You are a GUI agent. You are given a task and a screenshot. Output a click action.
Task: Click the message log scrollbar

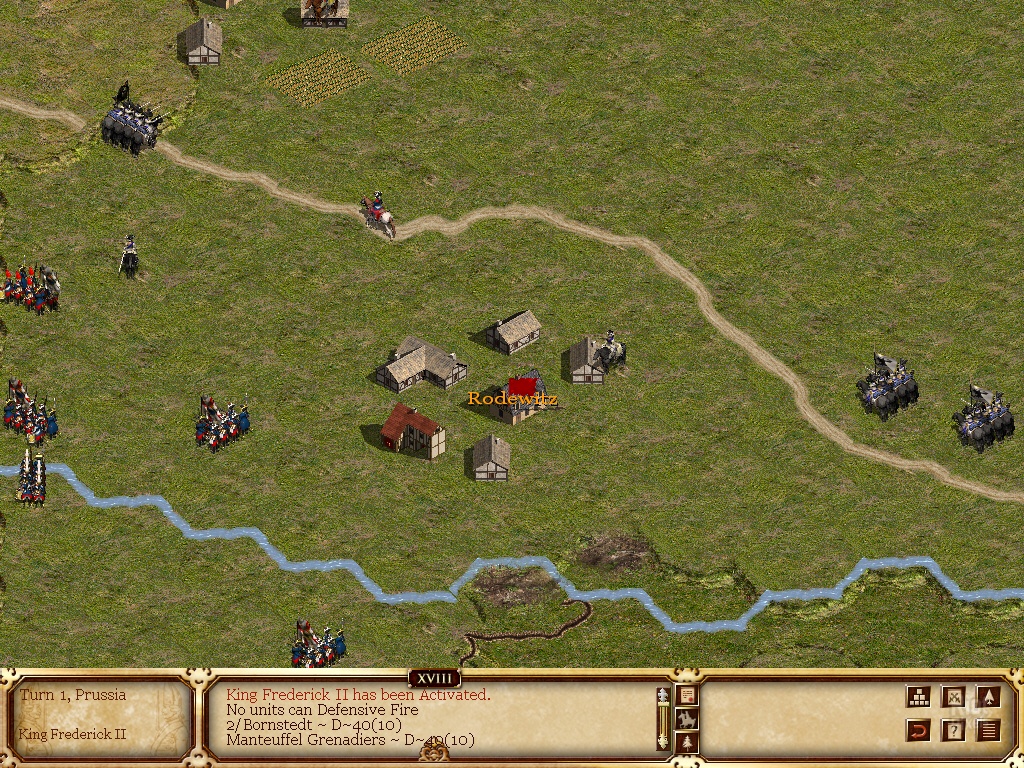662,718
